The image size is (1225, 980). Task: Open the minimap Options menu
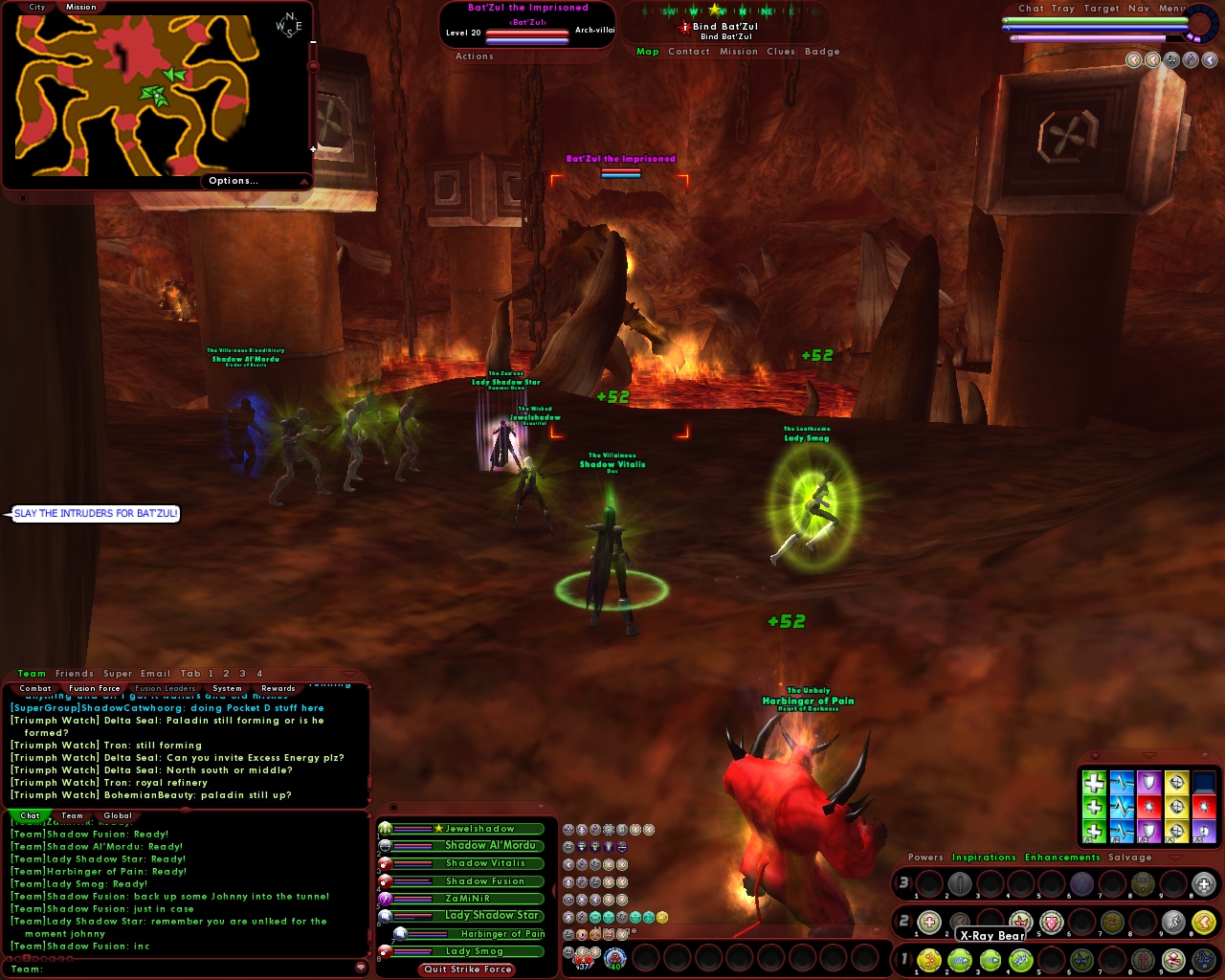point(234,181)
